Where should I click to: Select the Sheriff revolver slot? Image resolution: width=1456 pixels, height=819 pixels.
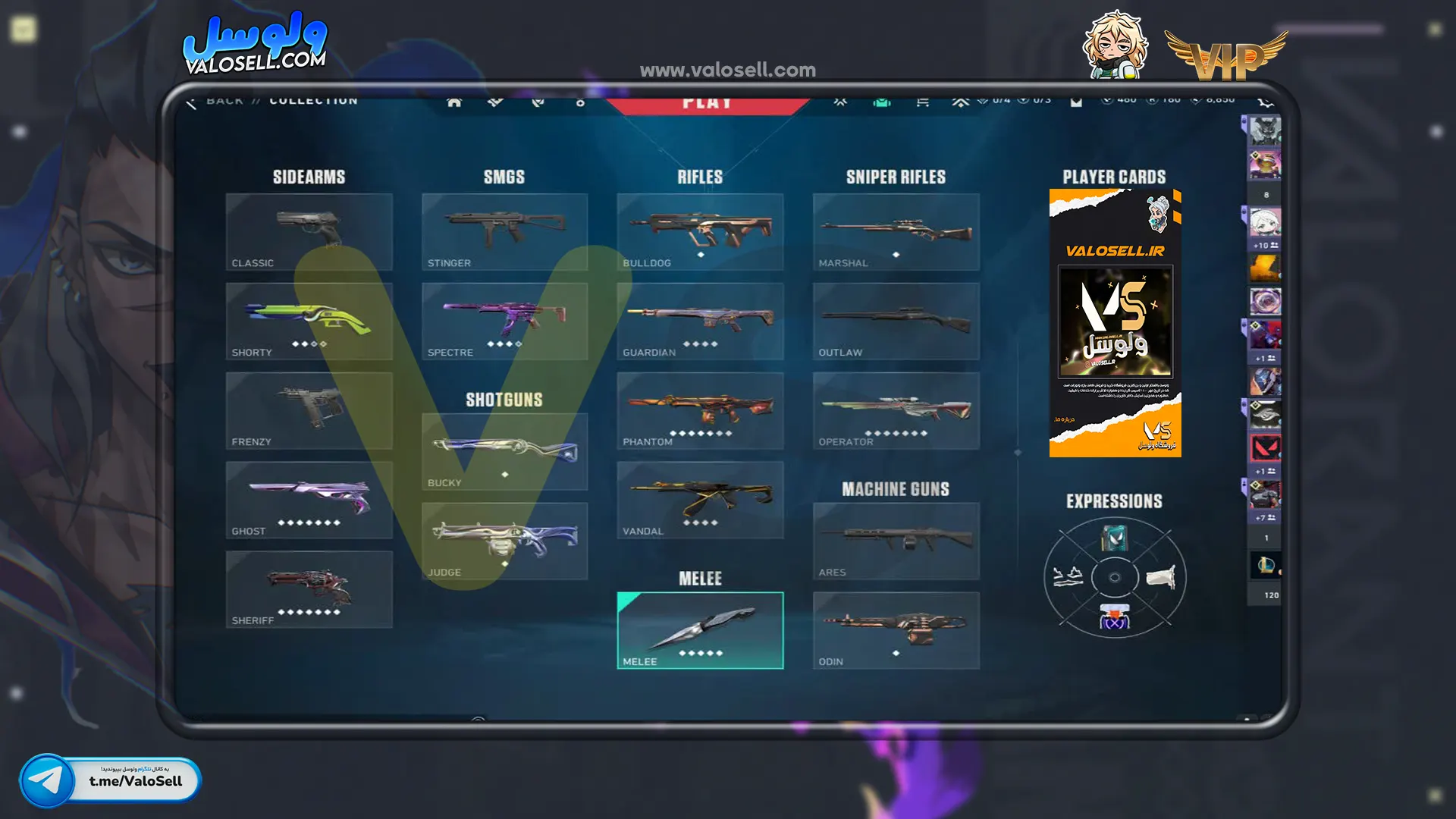309,589
